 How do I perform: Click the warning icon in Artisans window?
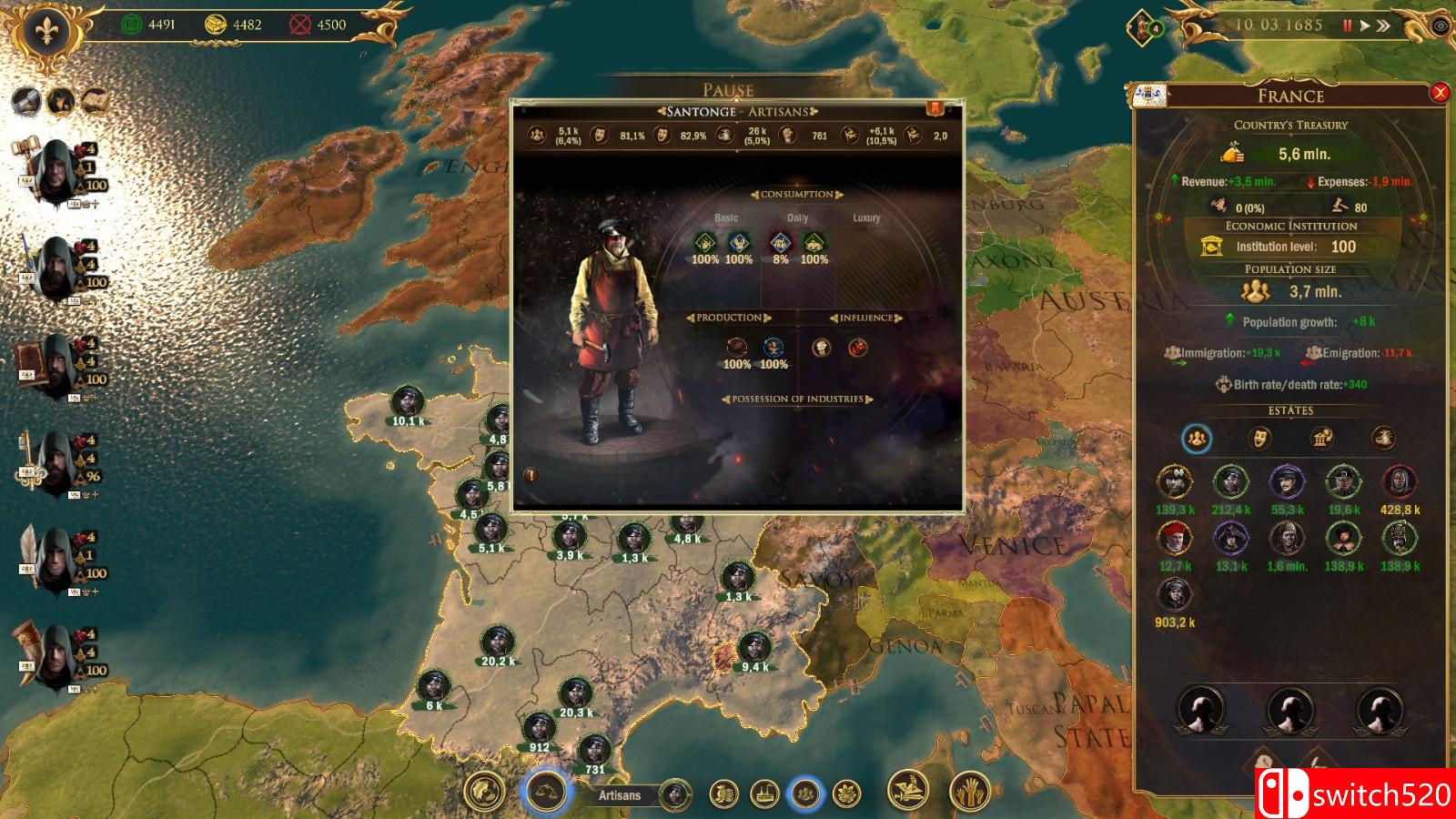[x=531, y=475]
